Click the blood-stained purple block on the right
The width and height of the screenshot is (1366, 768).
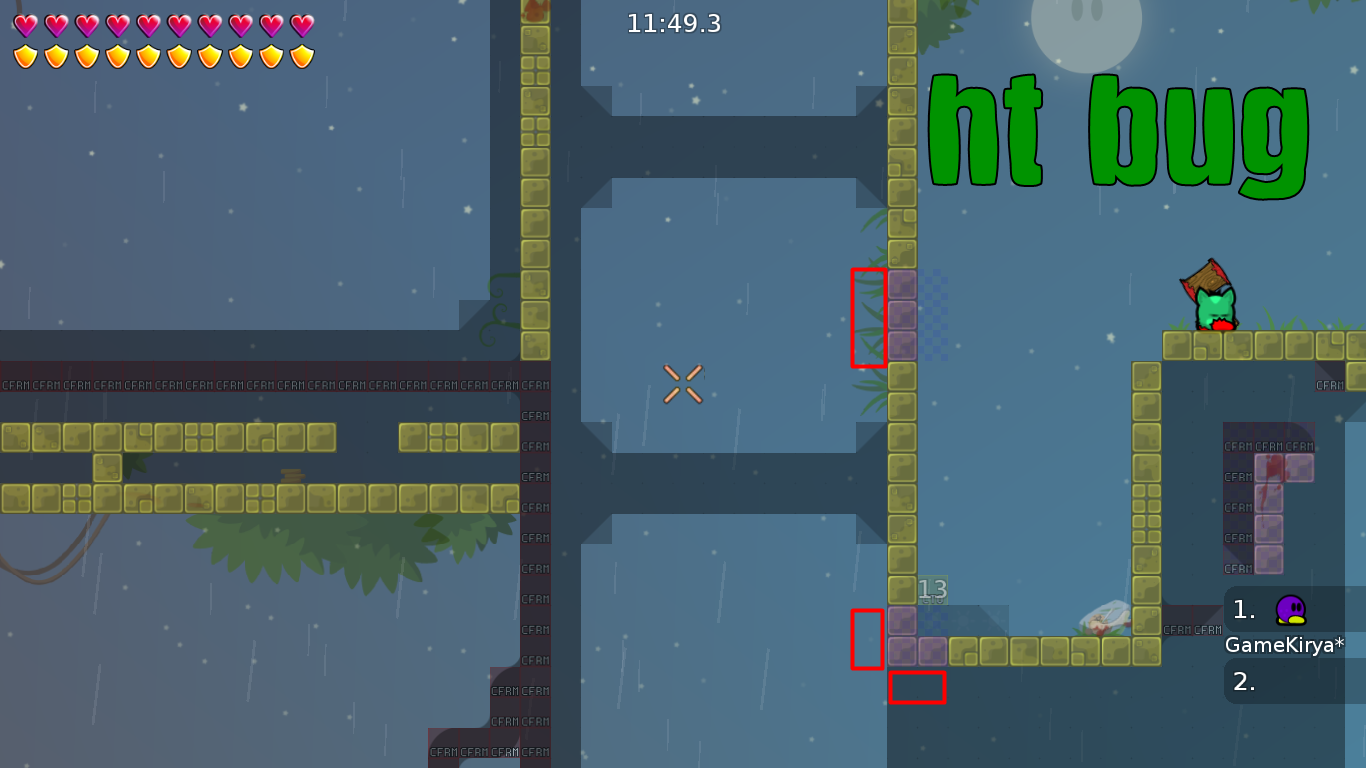pos(1267,466)
